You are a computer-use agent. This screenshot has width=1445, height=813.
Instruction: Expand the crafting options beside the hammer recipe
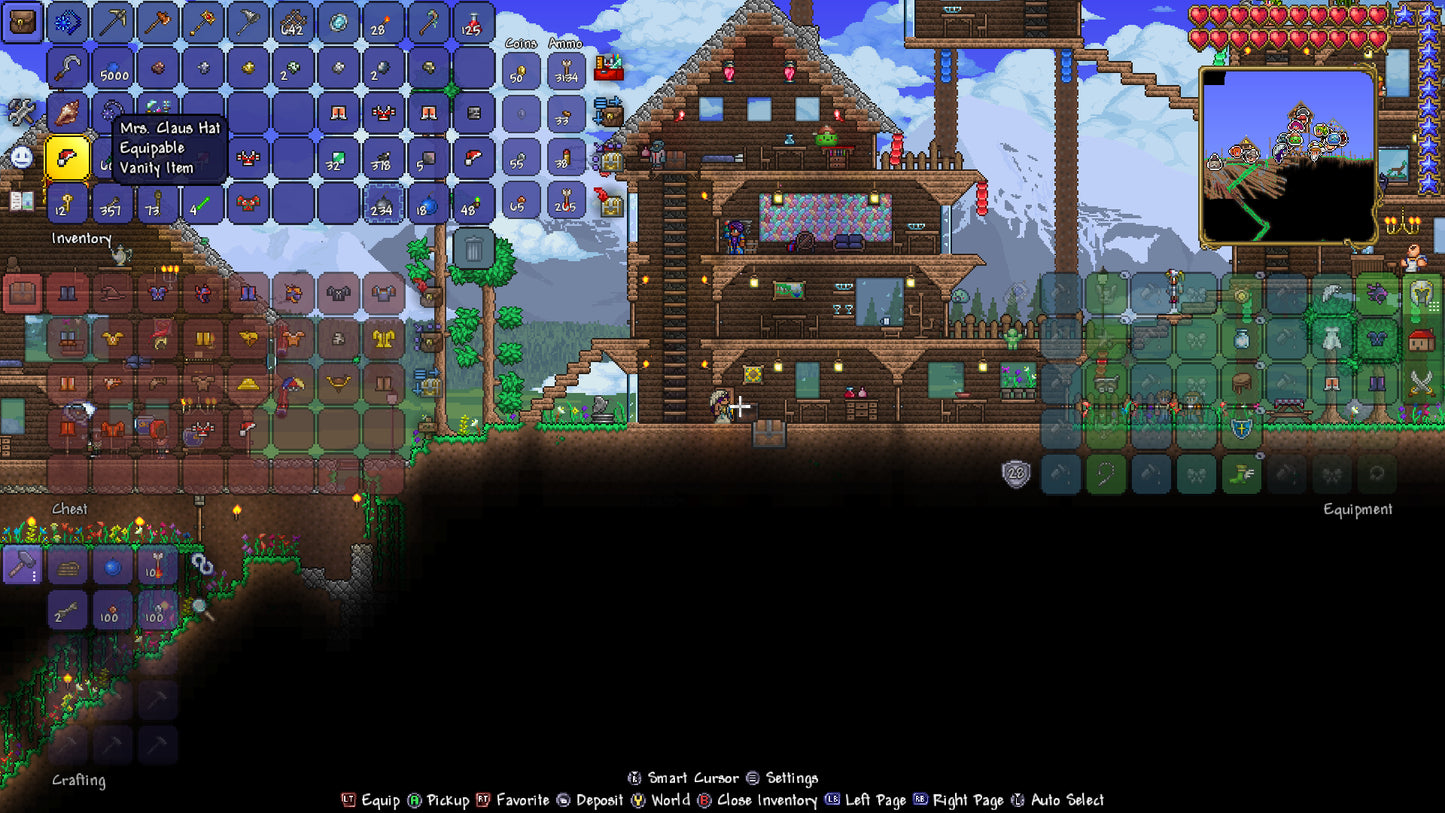(36, 578)
